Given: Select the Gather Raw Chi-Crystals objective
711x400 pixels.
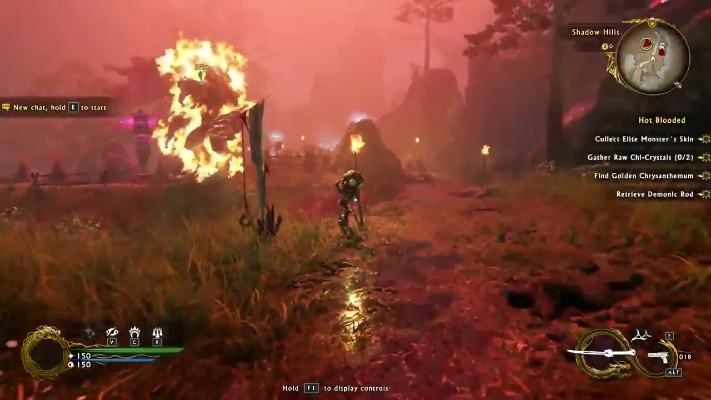Looking at the screenshot, I should coord(644,157).
